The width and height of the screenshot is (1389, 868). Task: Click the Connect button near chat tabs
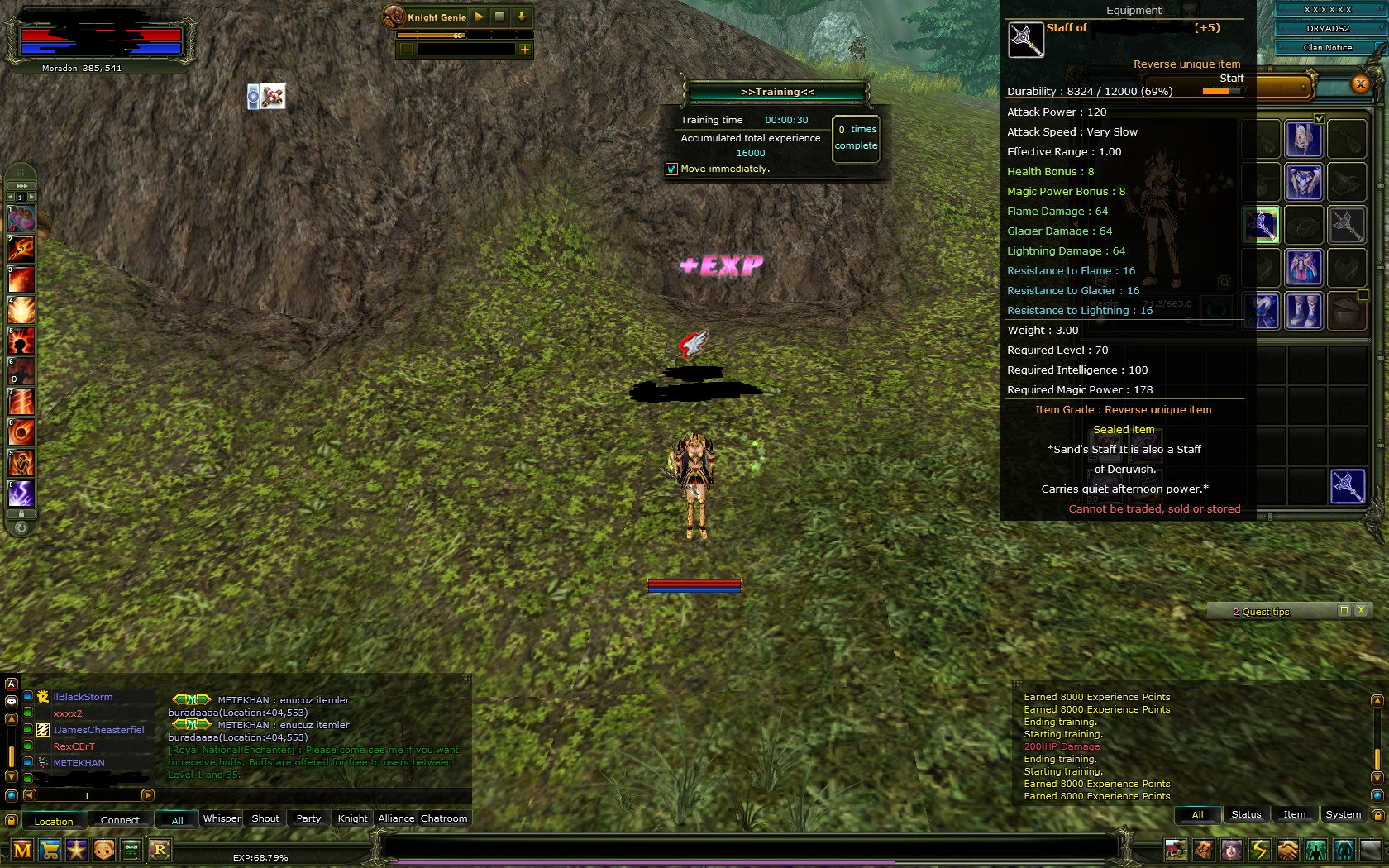tap(120, 820)
